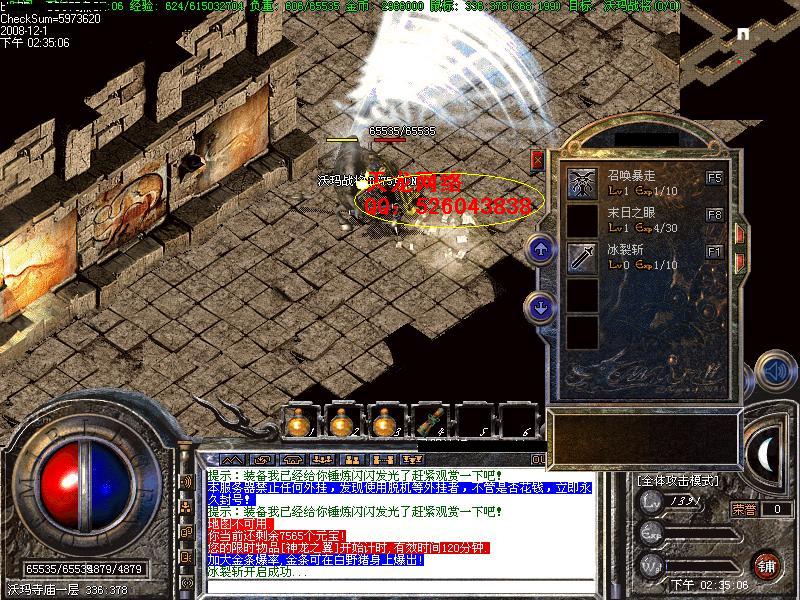Click the 全体攻击模式 attack mode label

click(678, 480)
